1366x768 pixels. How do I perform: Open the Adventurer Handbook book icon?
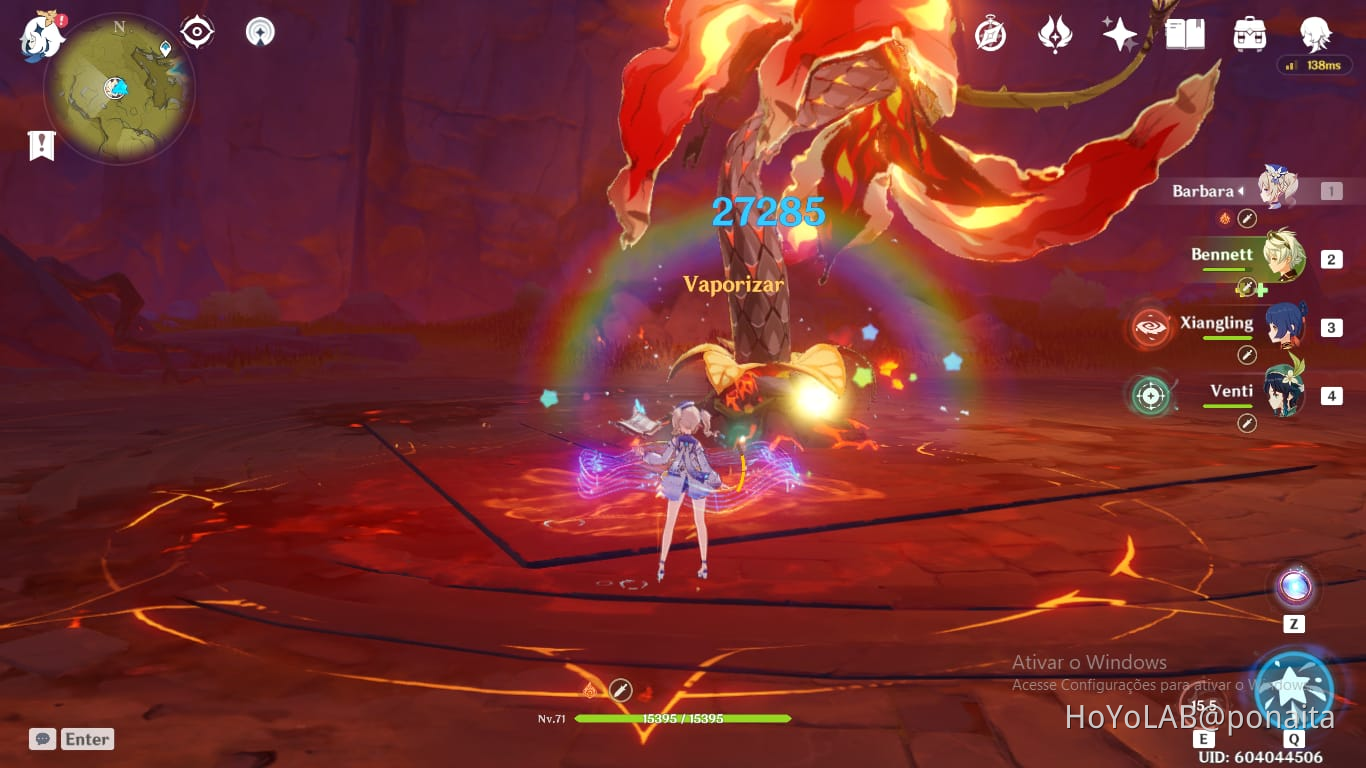[x=1185, y=32]
